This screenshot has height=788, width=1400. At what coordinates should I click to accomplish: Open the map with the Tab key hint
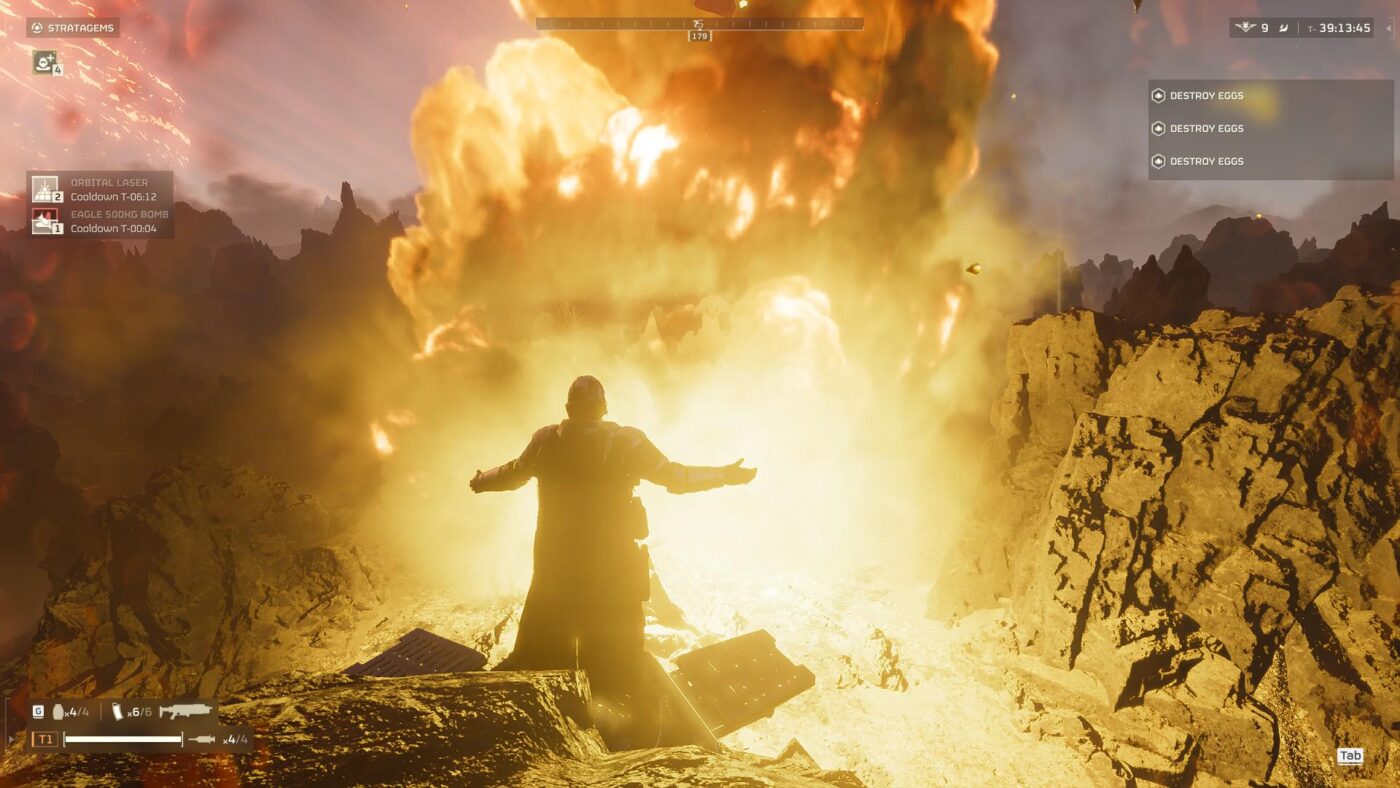coord(1349,757)
